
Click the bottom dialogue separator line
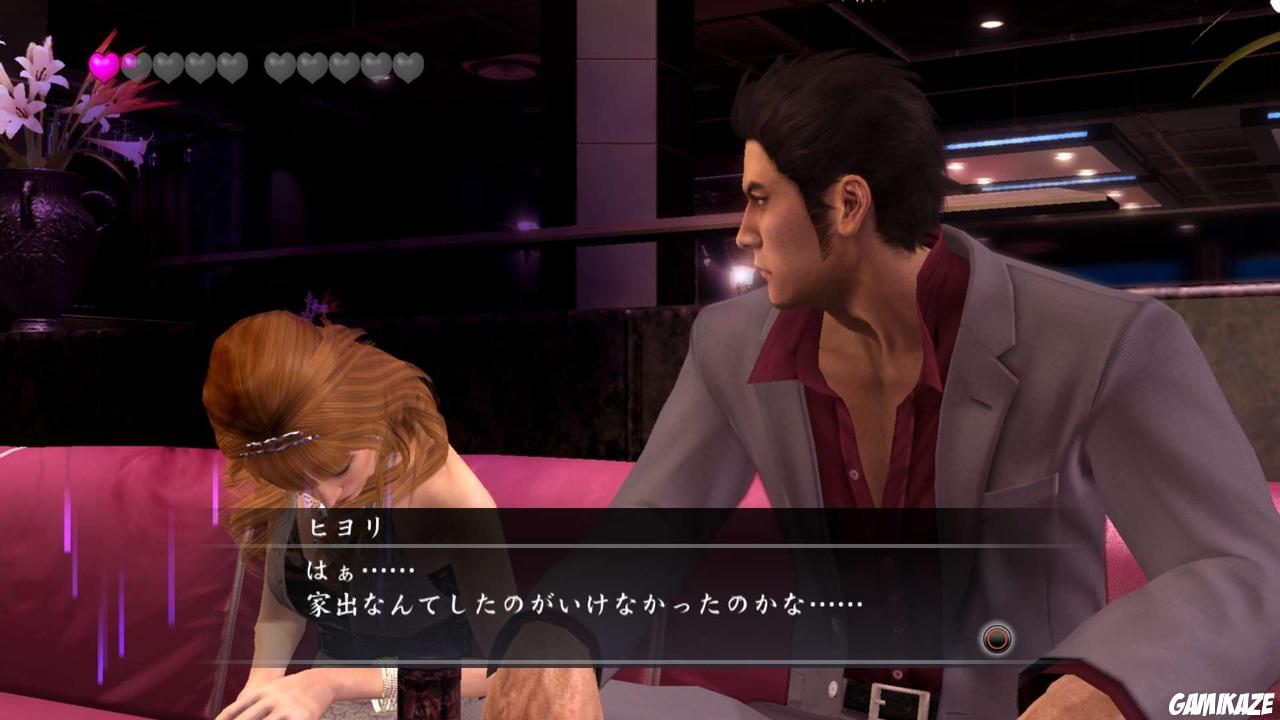(x=640, y=658)
